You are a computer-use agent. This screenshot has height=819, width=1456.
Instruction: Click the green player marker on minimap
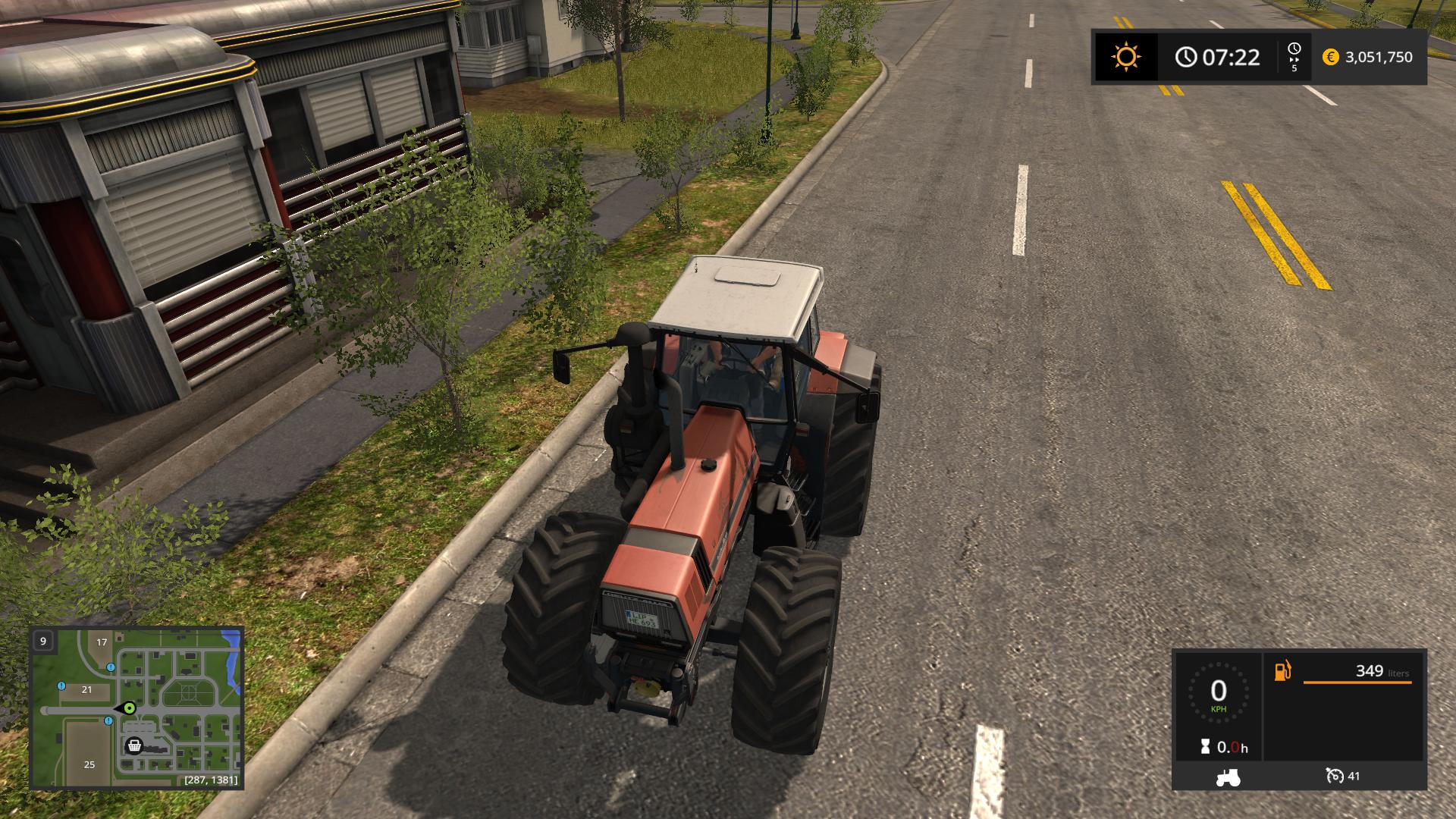coord(130,708)
